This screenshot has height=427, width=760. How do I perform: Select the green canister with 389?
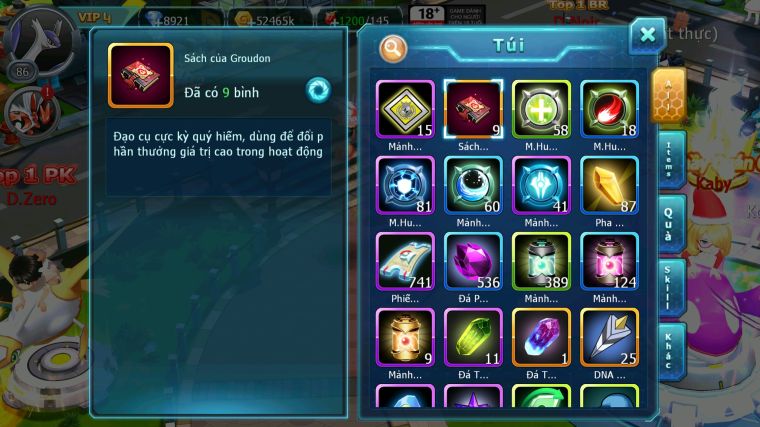(x=541, y=261)
